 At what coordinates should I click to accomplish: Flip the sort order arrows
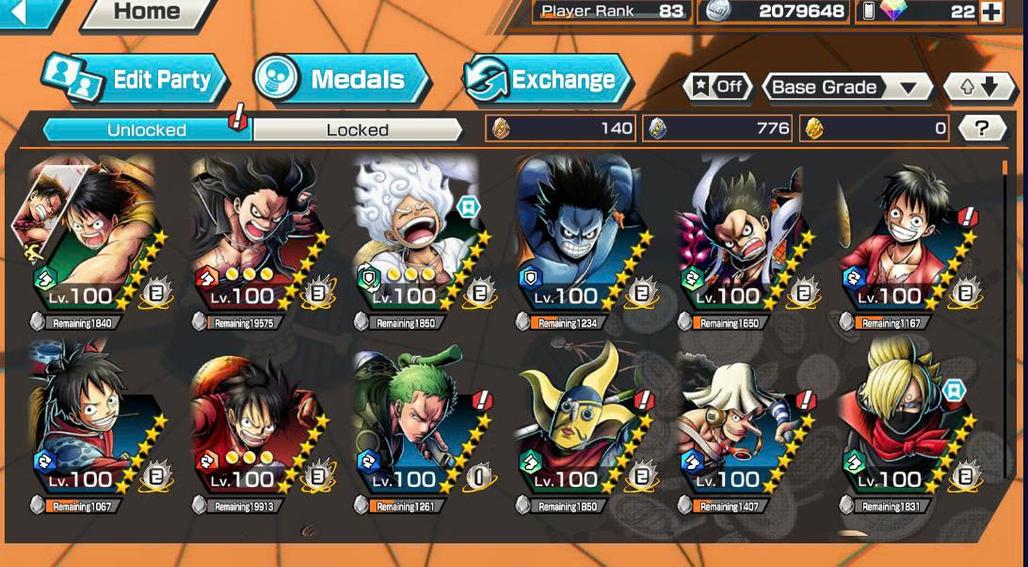pos(979,87)
